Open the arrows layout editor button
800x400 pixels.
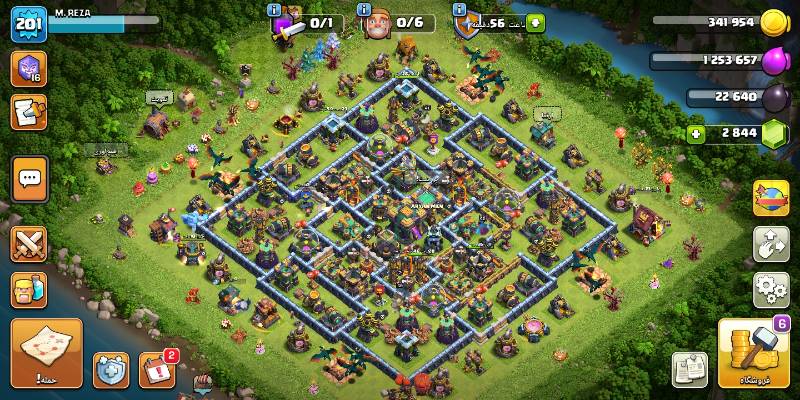coord(770,243)
